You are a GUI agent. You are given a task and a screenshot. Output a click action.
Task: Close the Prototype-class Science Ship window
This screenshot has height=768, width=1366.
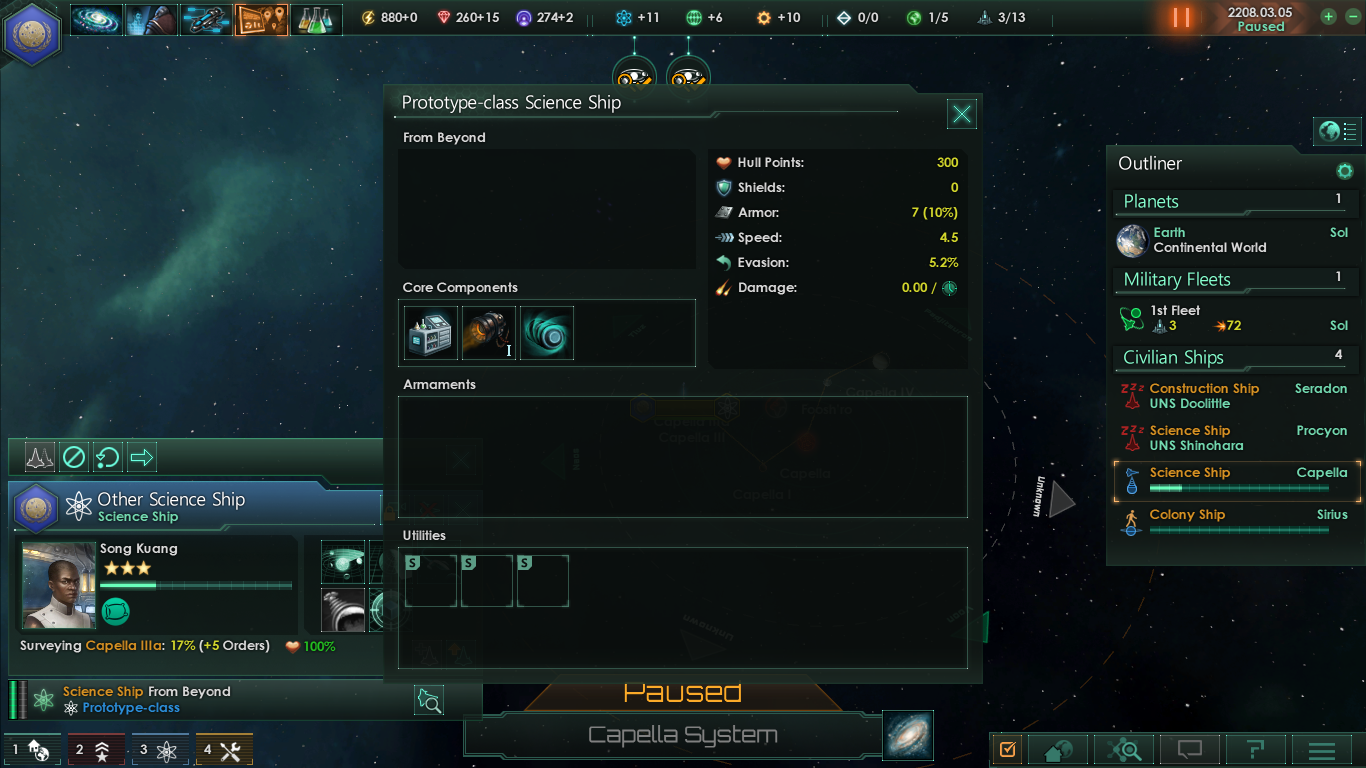[x=961, y=114]
